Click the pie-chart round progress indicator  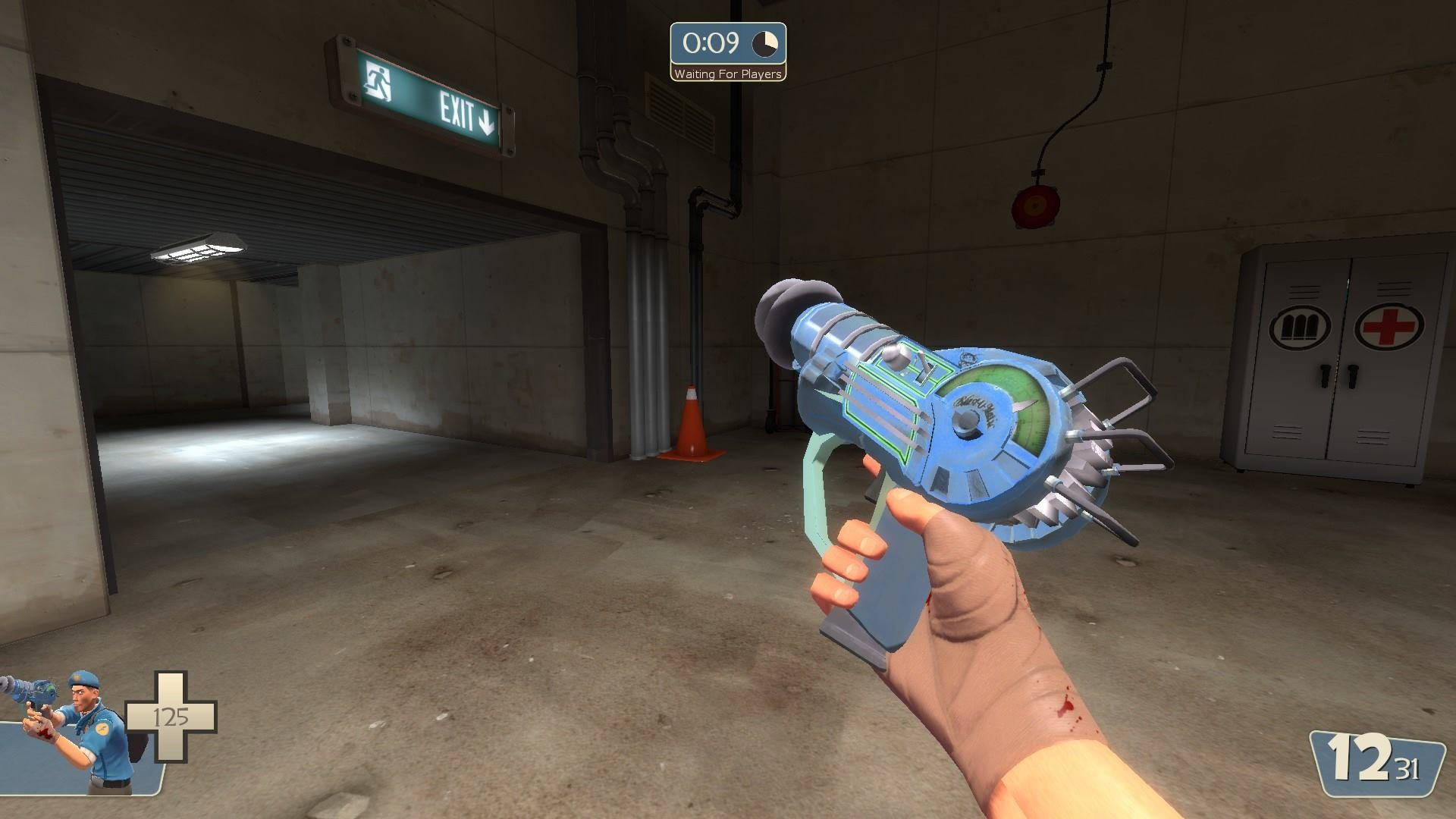coord(764,44)
